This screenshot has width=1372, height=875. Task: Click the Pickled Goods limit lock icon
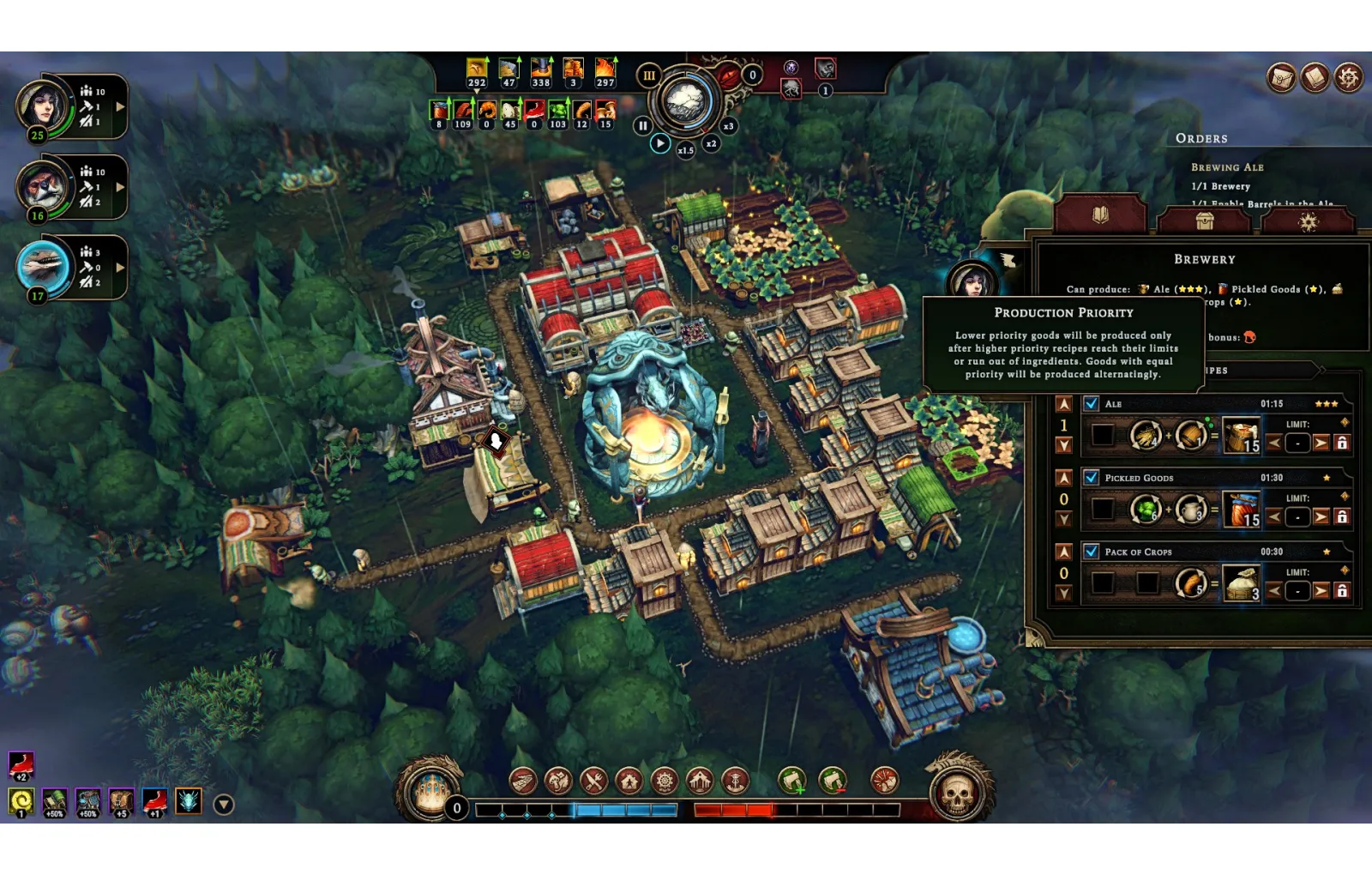pos(1342,516)
